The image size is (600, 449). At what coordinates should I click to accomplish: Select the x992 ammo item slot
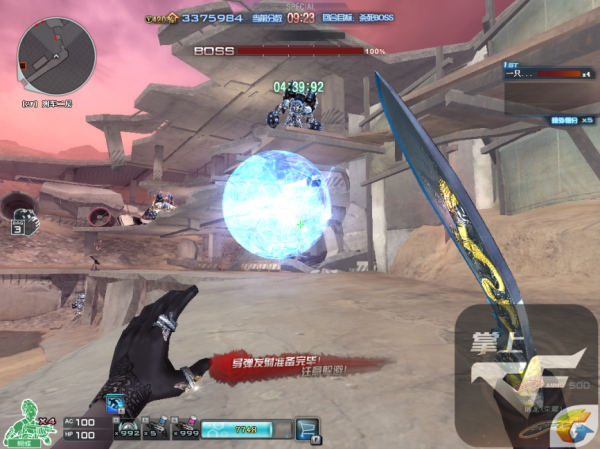[x=127, y=428]
